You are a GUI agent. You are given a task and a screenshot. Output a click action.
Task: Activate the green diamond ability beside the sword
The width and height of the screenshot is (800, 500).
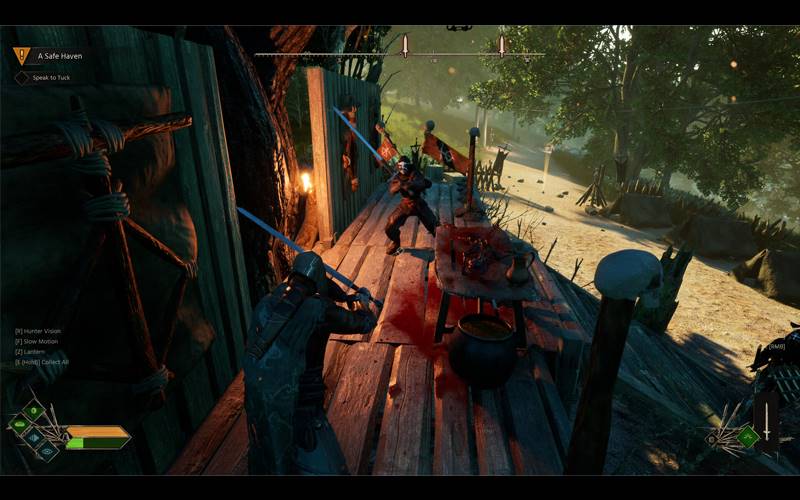point(746,437)
